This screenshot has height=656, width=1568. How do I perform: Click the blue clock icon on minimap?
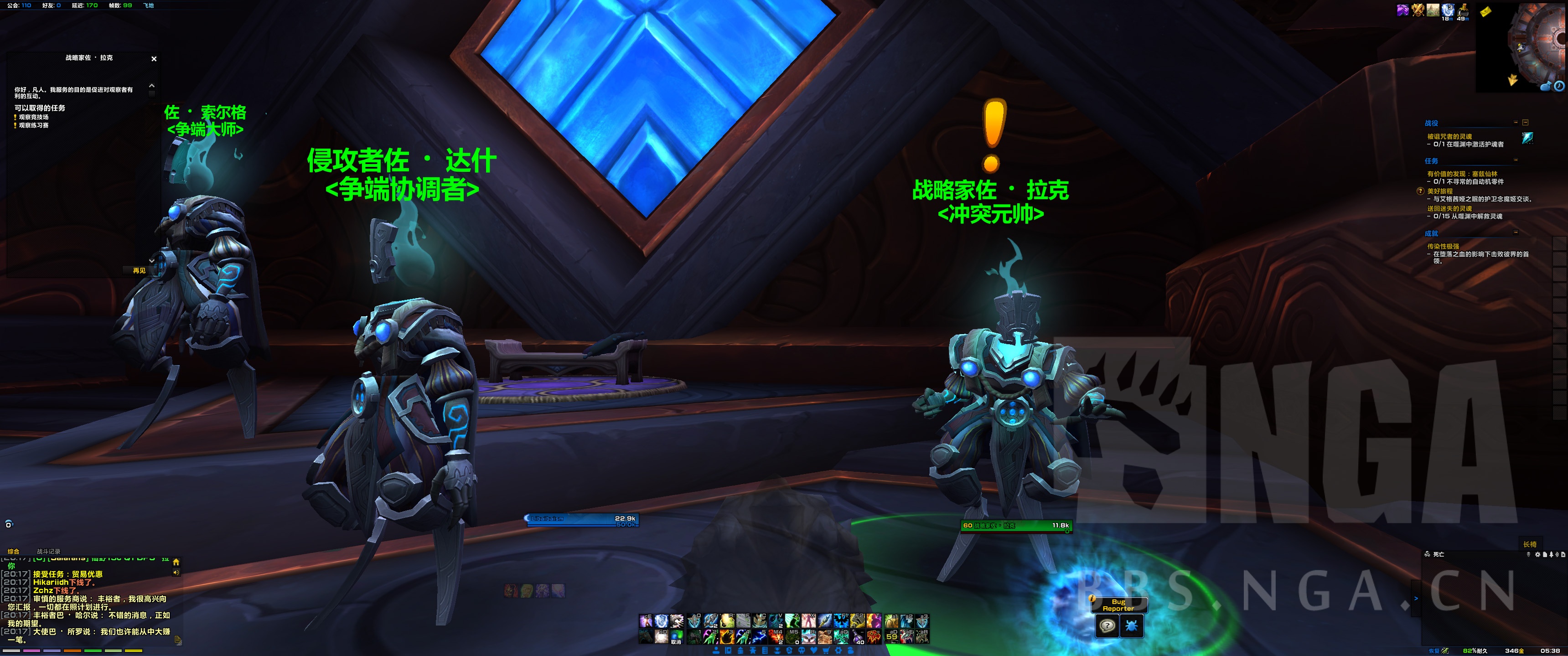[1559, 87]
